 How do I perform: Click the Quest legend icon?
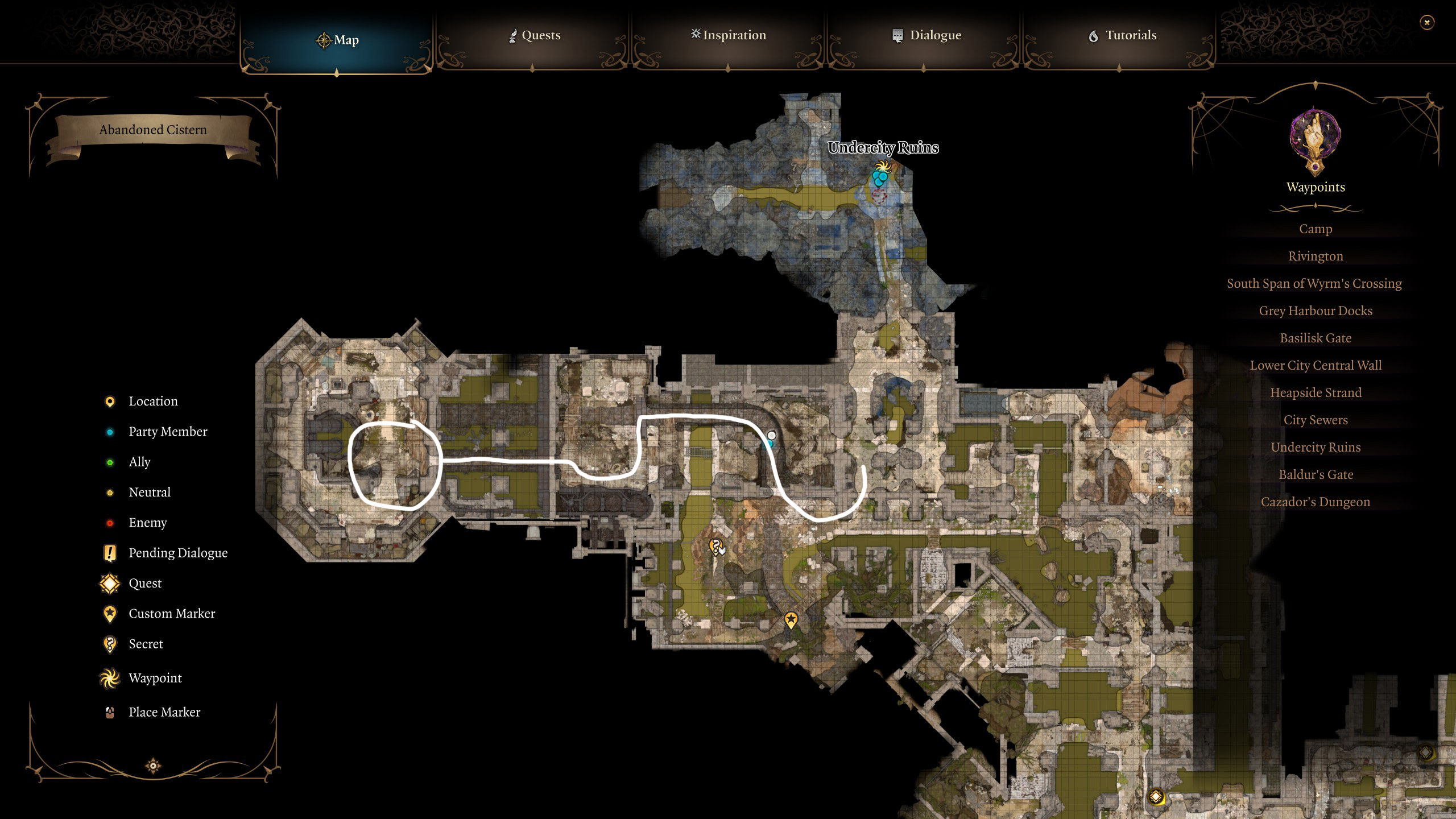[109, 583]
